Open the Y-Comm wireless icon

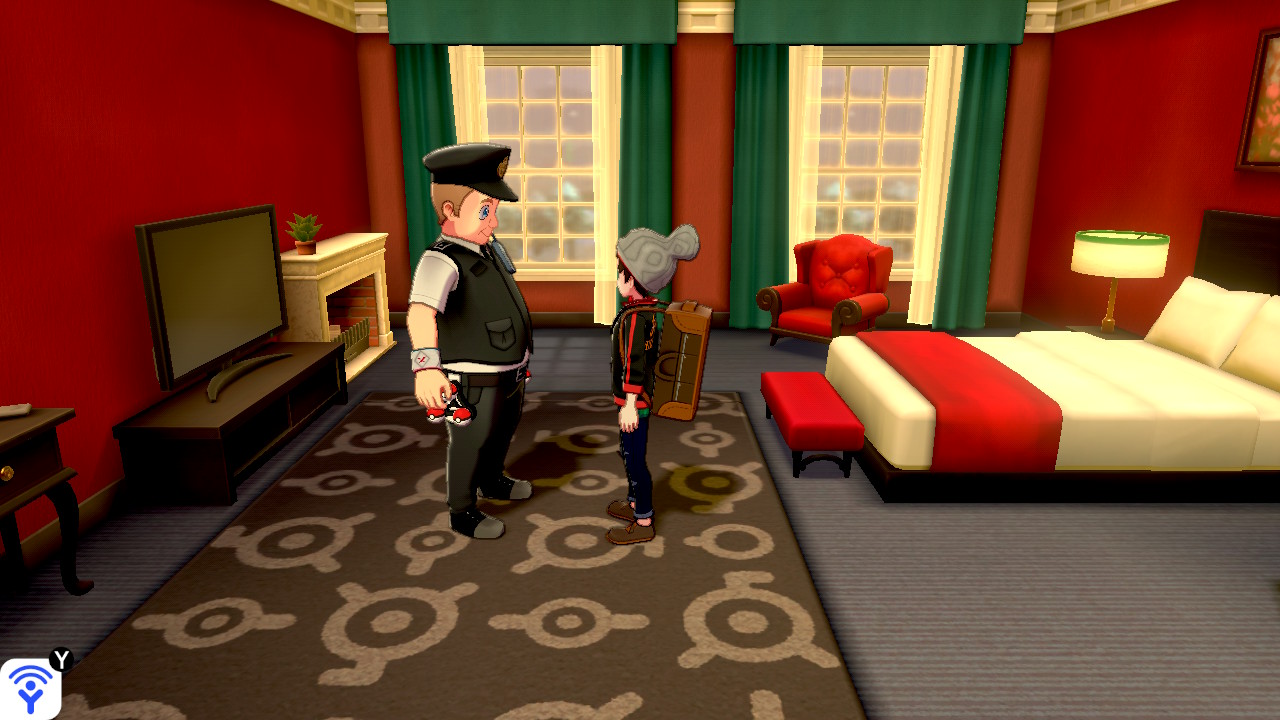point(30,689)
